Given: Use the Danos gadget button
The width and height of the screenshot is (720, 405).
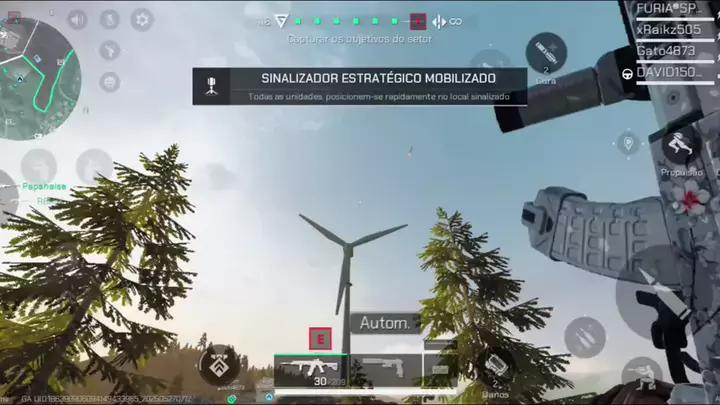Looking at the screenshot, I should [x=492, y=368].
